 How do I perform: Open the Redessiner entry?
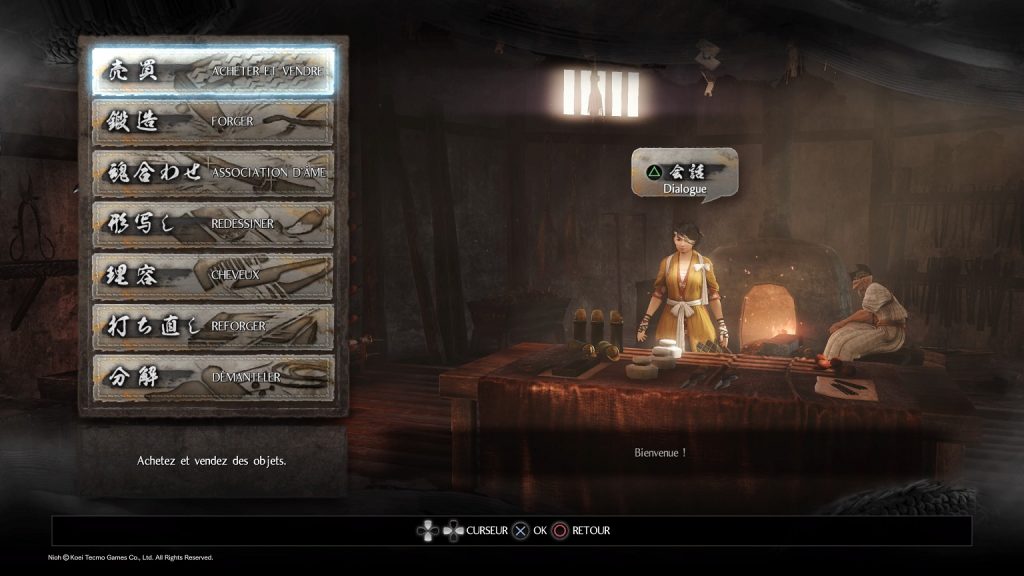click(213, 224)
